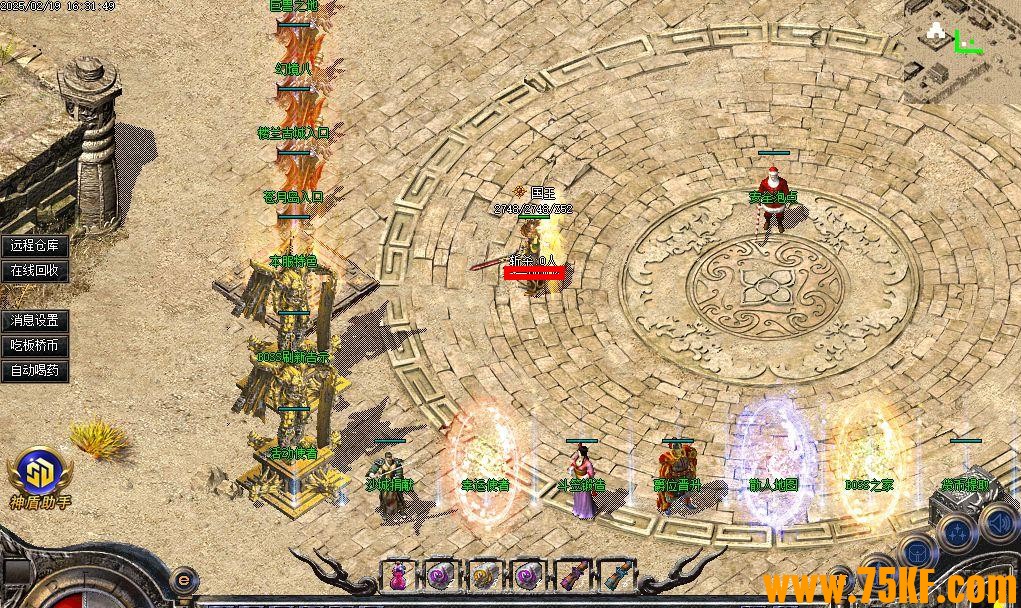Use the pink potion in the hotbar
The height and width of the screenshot is (608, 1021).
(x=398, y=576)
